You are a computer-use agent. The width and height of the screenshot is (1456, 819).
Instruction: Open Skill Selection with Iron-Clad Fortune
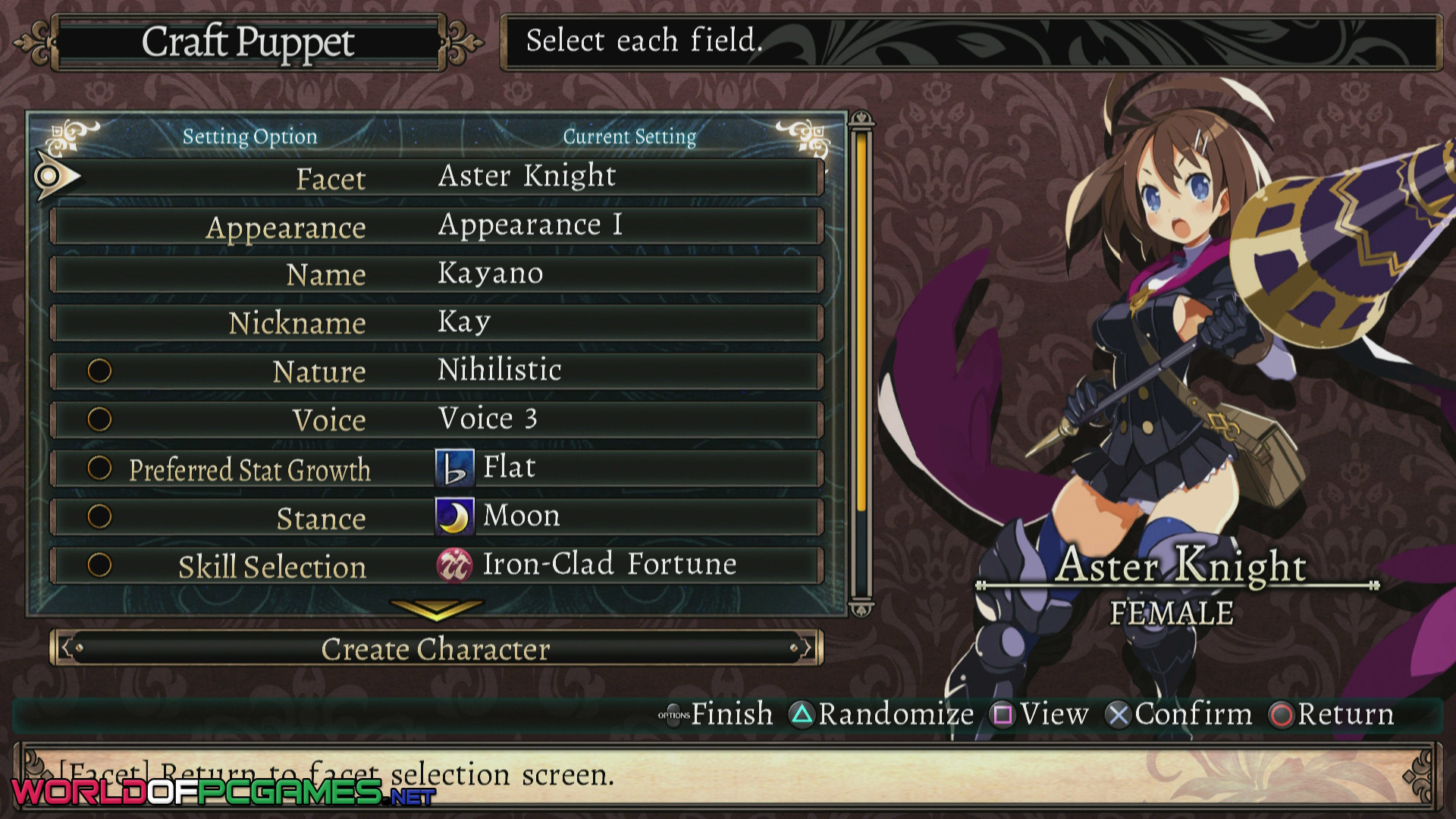(x=437, y=566)
